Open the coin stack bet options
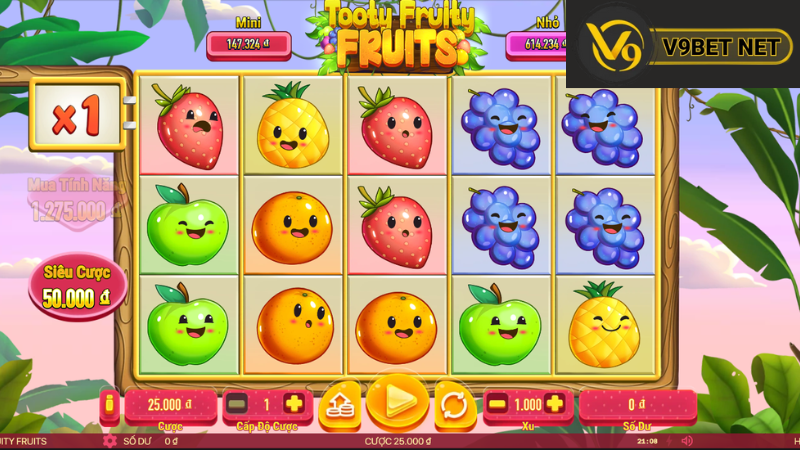Viewport: 800px width, 450px height. pos(340,404)
